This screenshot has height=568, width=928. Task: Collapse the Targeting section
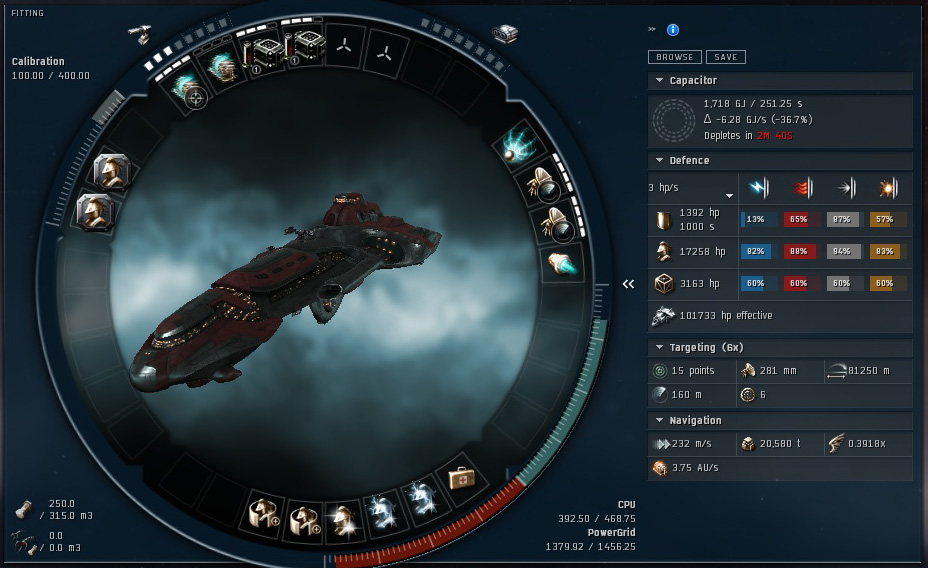[659, 347]
